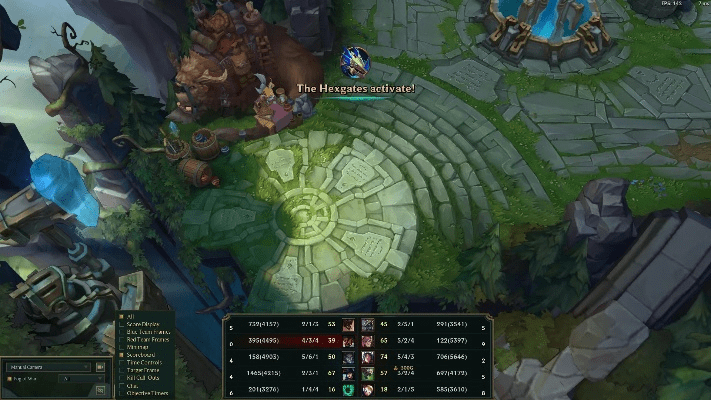Image resolution: width=711 pixels, height=400 pixels.
Task: Toggle the Red Team Frames checkbox
Action: [121, 339]
